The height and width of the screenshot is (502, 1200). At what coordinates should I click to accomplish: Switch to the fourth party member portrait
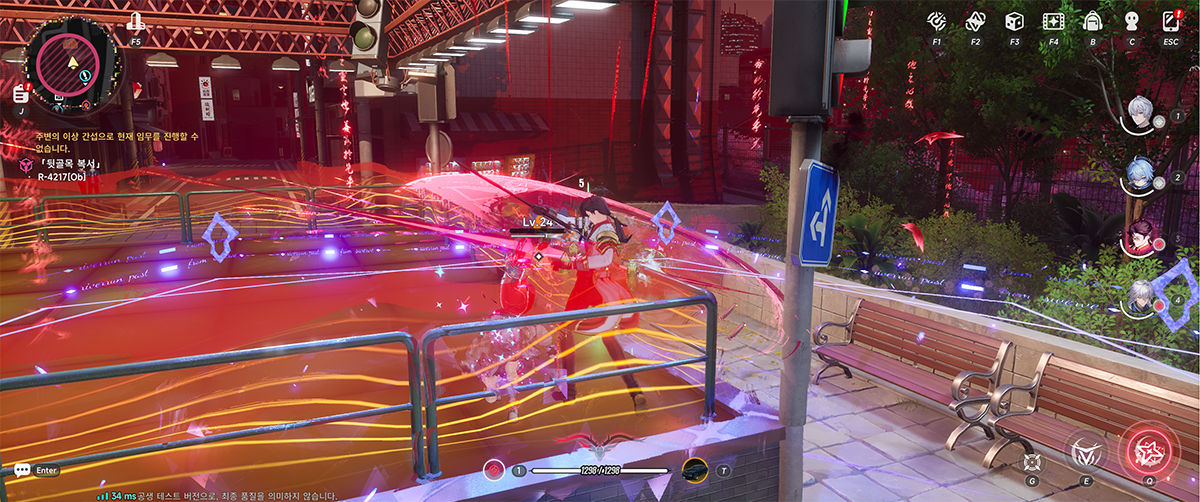(1142, 298)
